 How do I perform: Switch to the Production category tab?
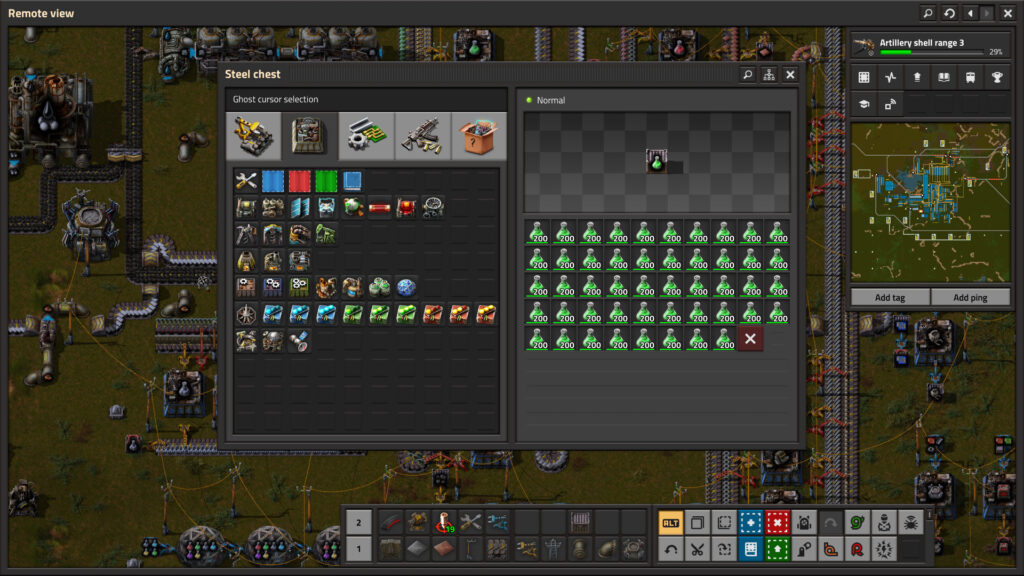[x=310, y=135]
